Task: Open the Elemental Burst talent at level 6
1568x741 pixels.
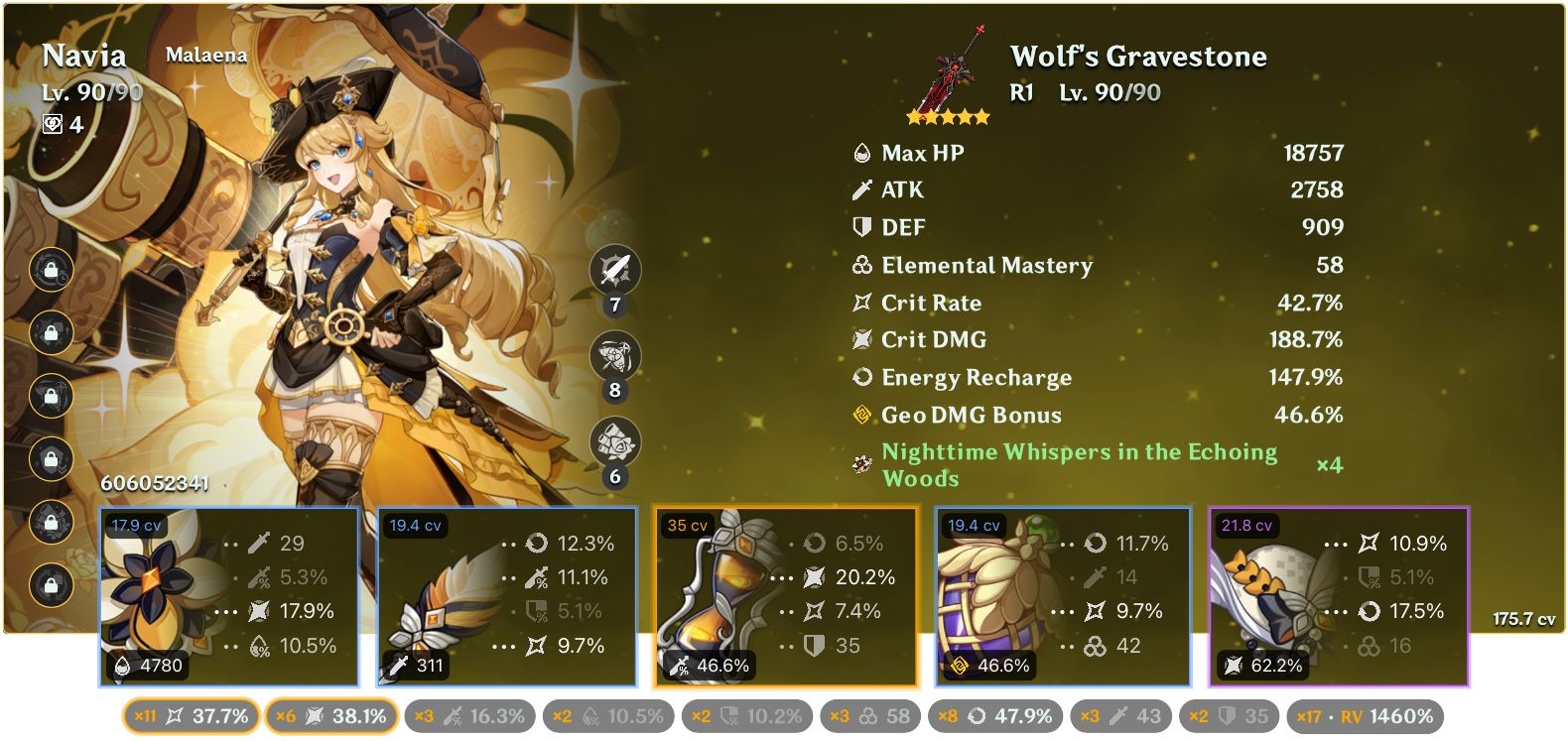Action: pyautogui.click(x=613, y=440)
